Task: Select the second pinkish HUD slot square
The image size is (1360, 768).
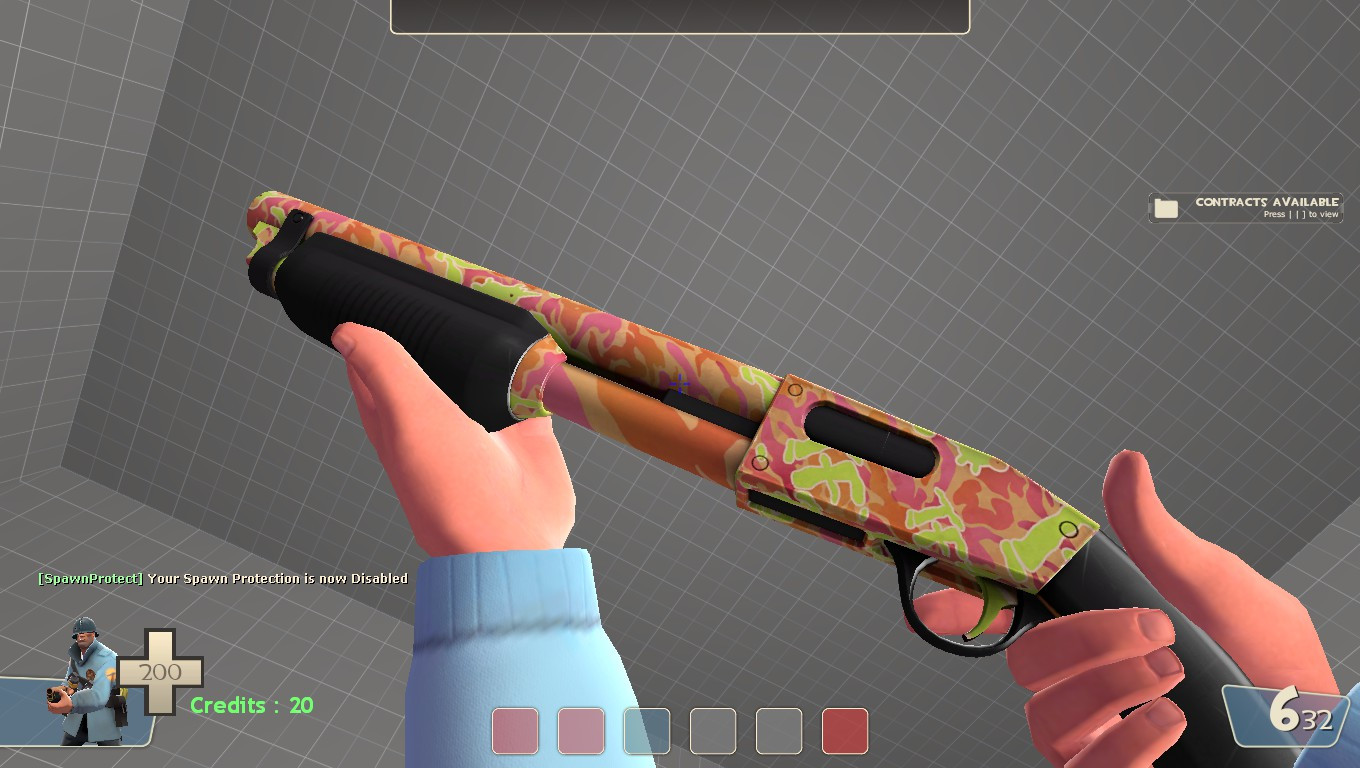Action: pyautogui.click(x=580, y=731)
